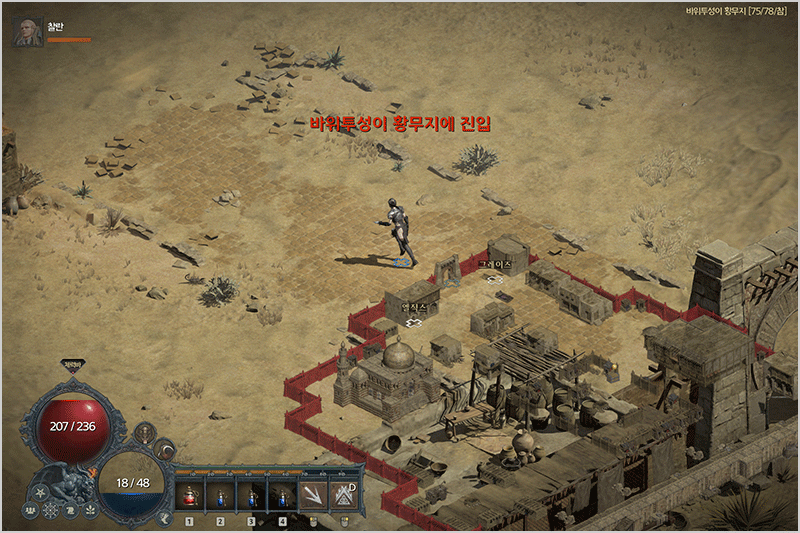
Task: Click the mercenary portrait in the top corner
Action: point(27,32)
